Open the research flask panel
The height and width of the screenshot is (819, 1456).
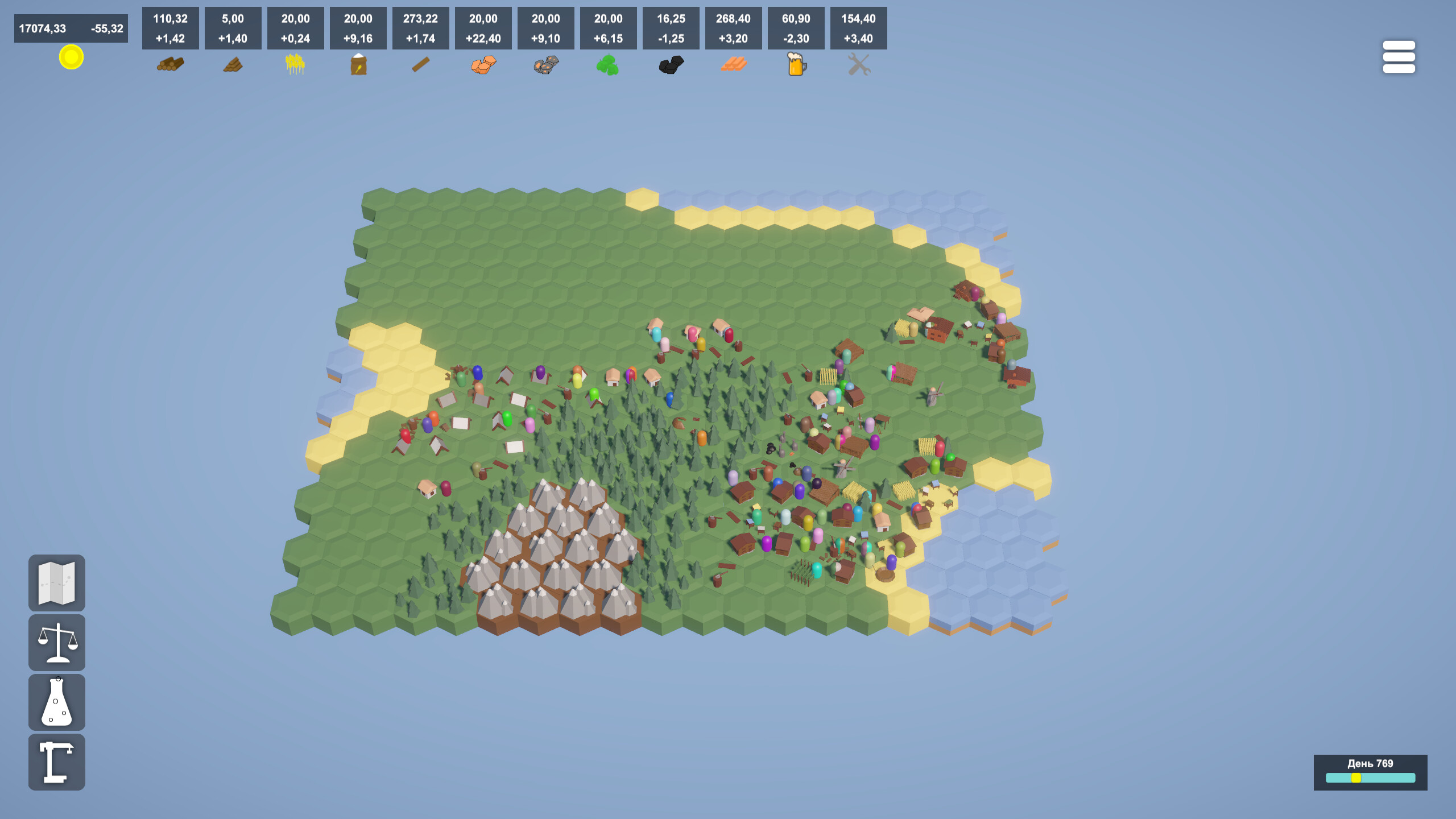click(x=57, y=701)
